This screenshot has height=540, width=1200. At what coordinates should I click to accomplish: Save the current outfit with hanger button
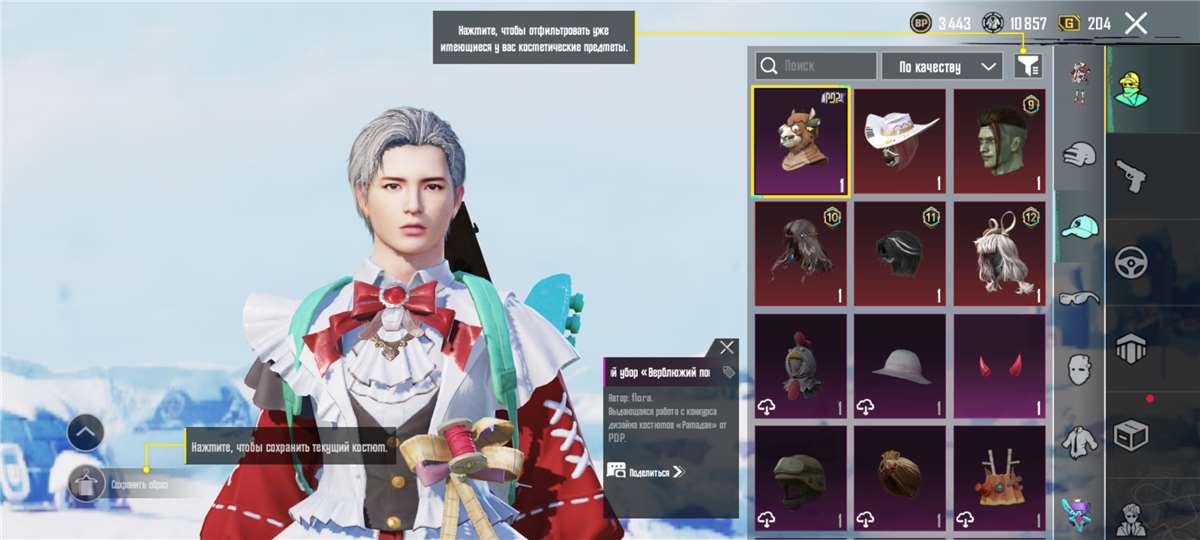pyautogui.click(x=86, y=484)
